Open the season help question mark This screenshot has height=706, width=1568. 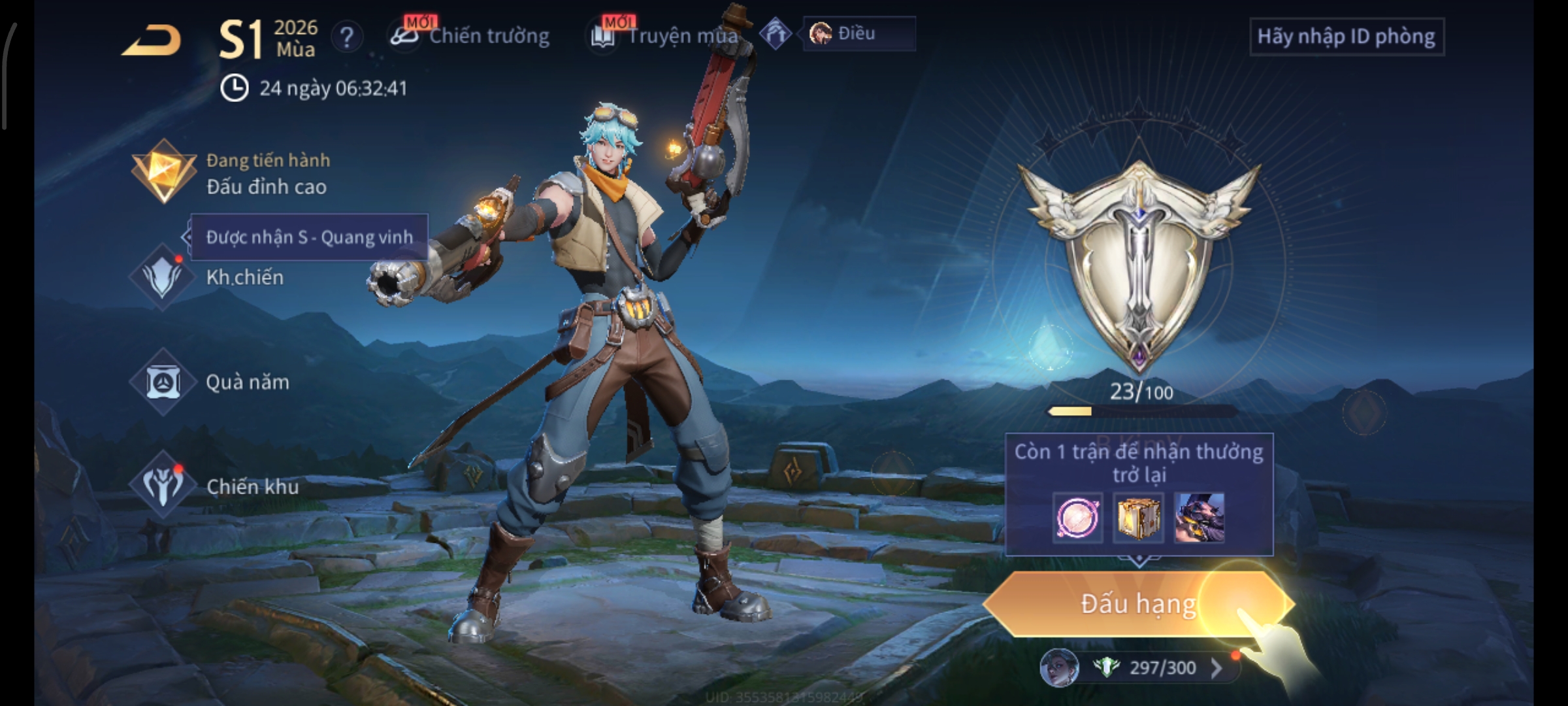click(x=346, y=37)
